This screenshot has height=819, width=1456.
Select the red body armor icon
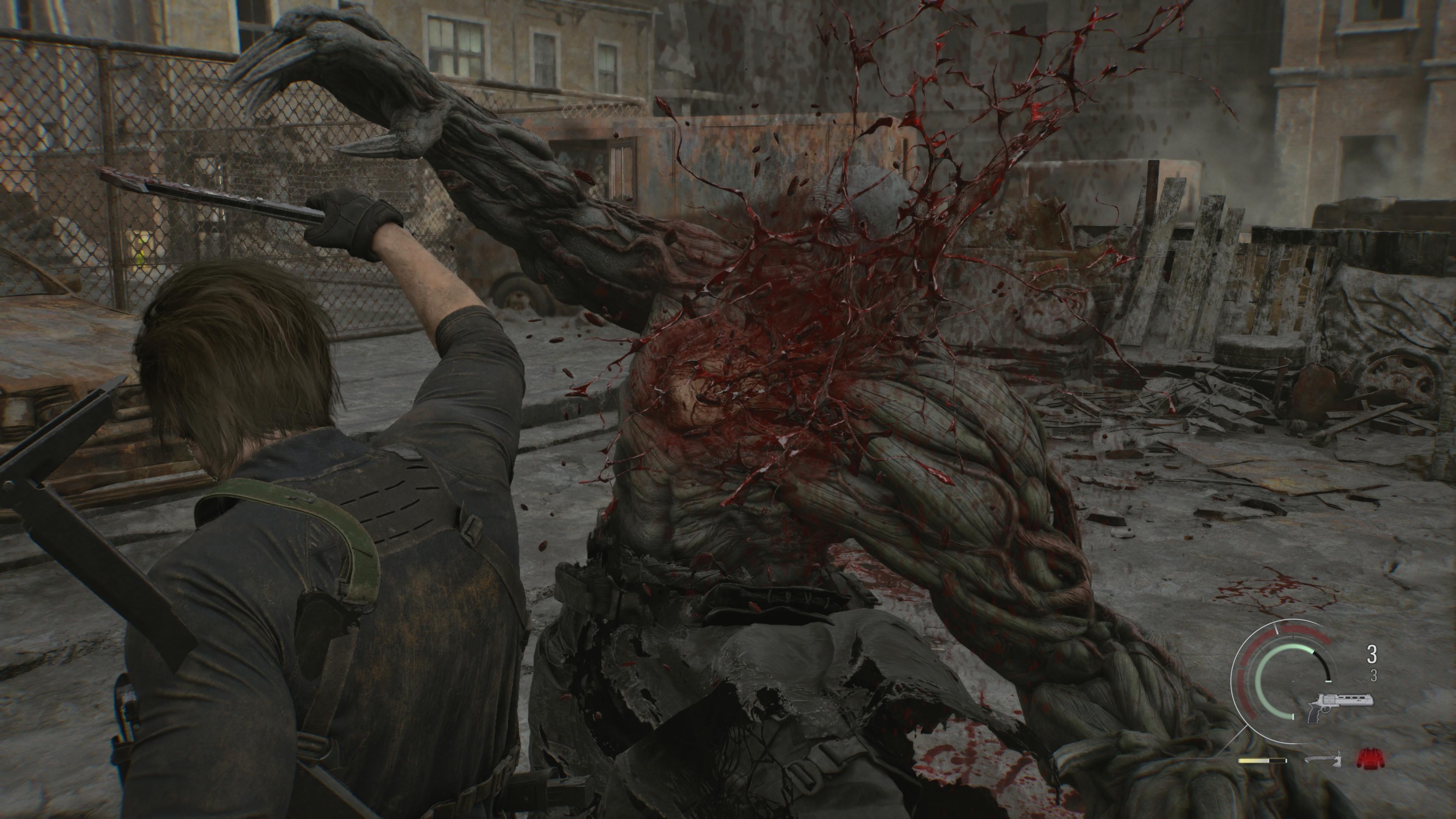click(1370, 758)
